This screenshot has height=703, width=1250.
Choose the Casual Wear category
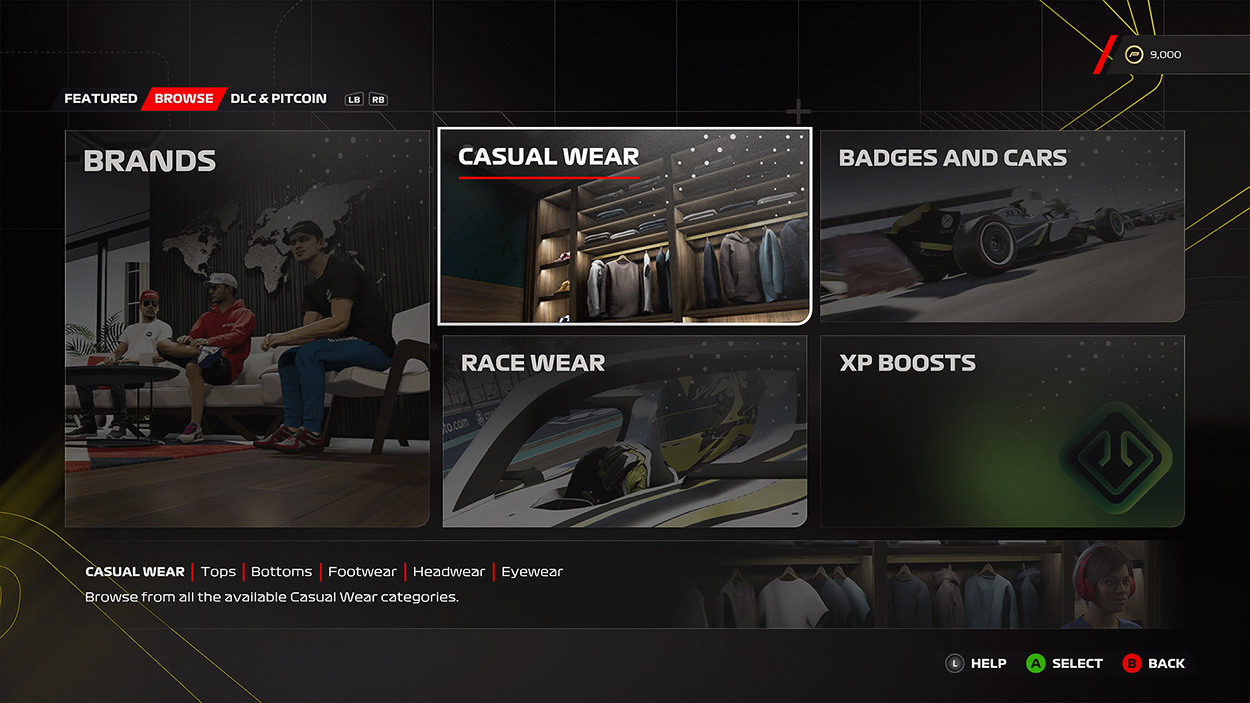[x=624, y=226]
